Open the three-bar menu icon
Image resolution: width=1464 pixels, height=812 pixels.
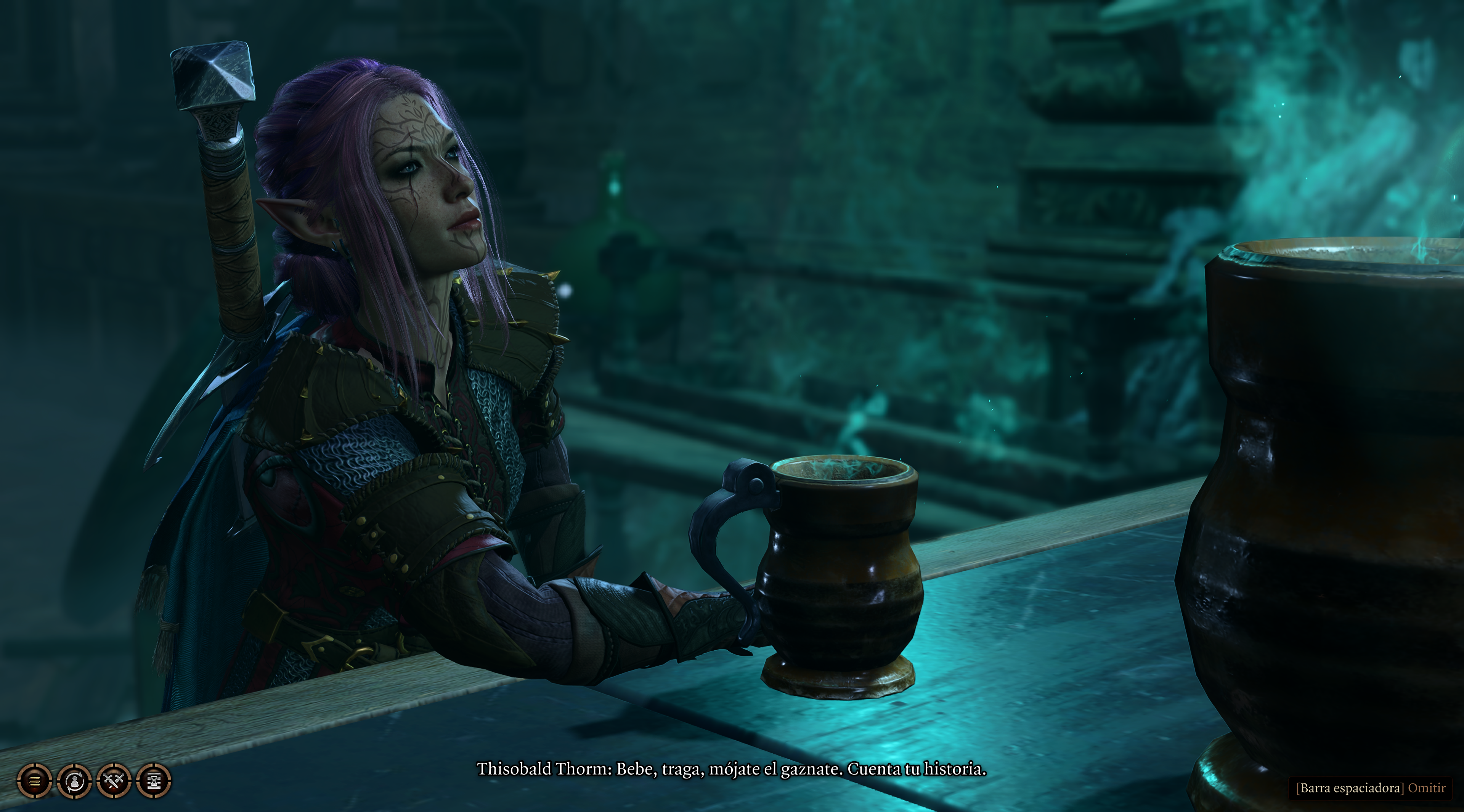click(34, 781)
